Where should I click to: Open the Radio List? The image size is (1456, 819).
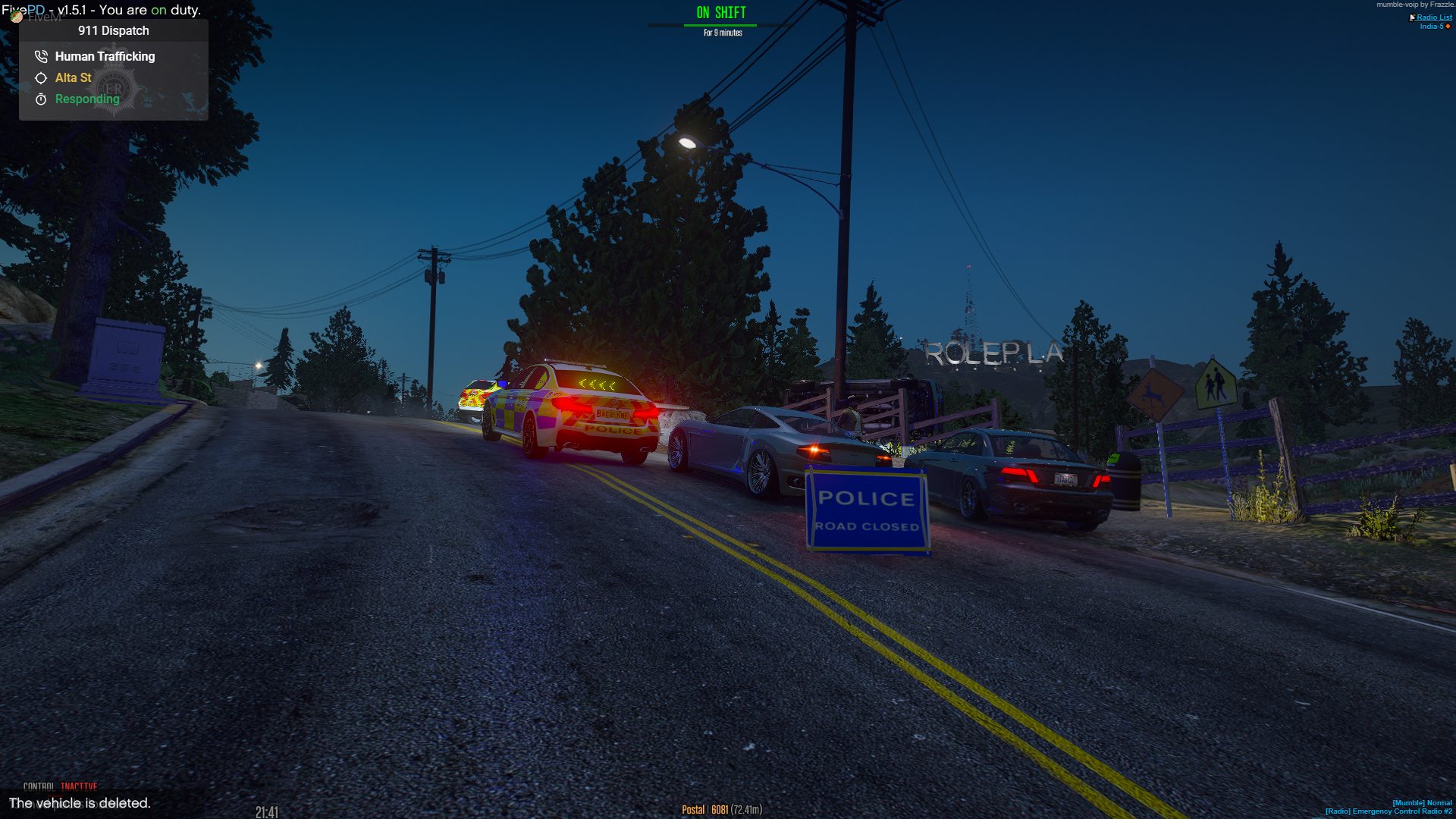[x=1433, y=17]
